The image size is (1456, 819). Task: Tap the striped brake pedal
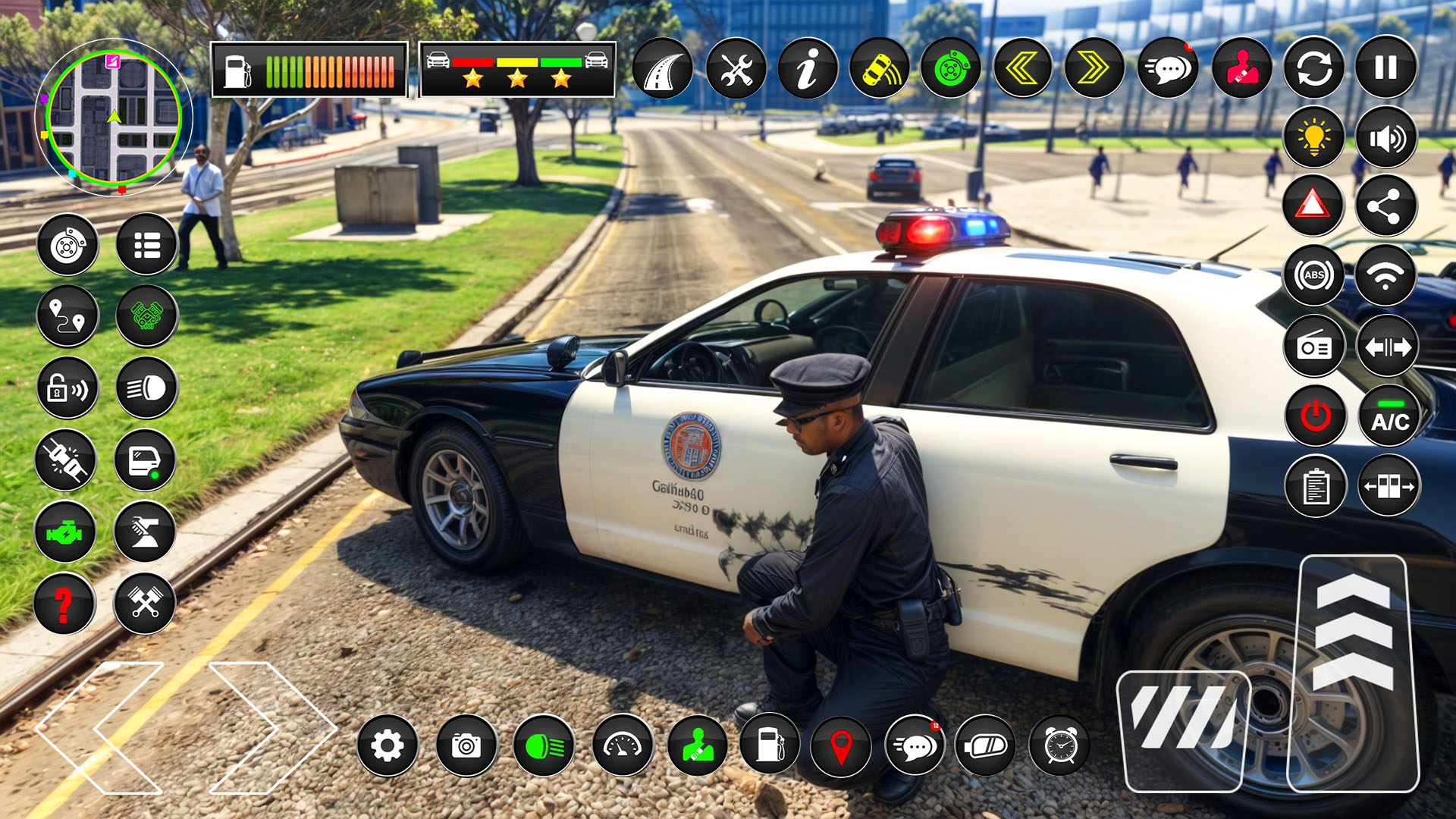coord(1183,730)
